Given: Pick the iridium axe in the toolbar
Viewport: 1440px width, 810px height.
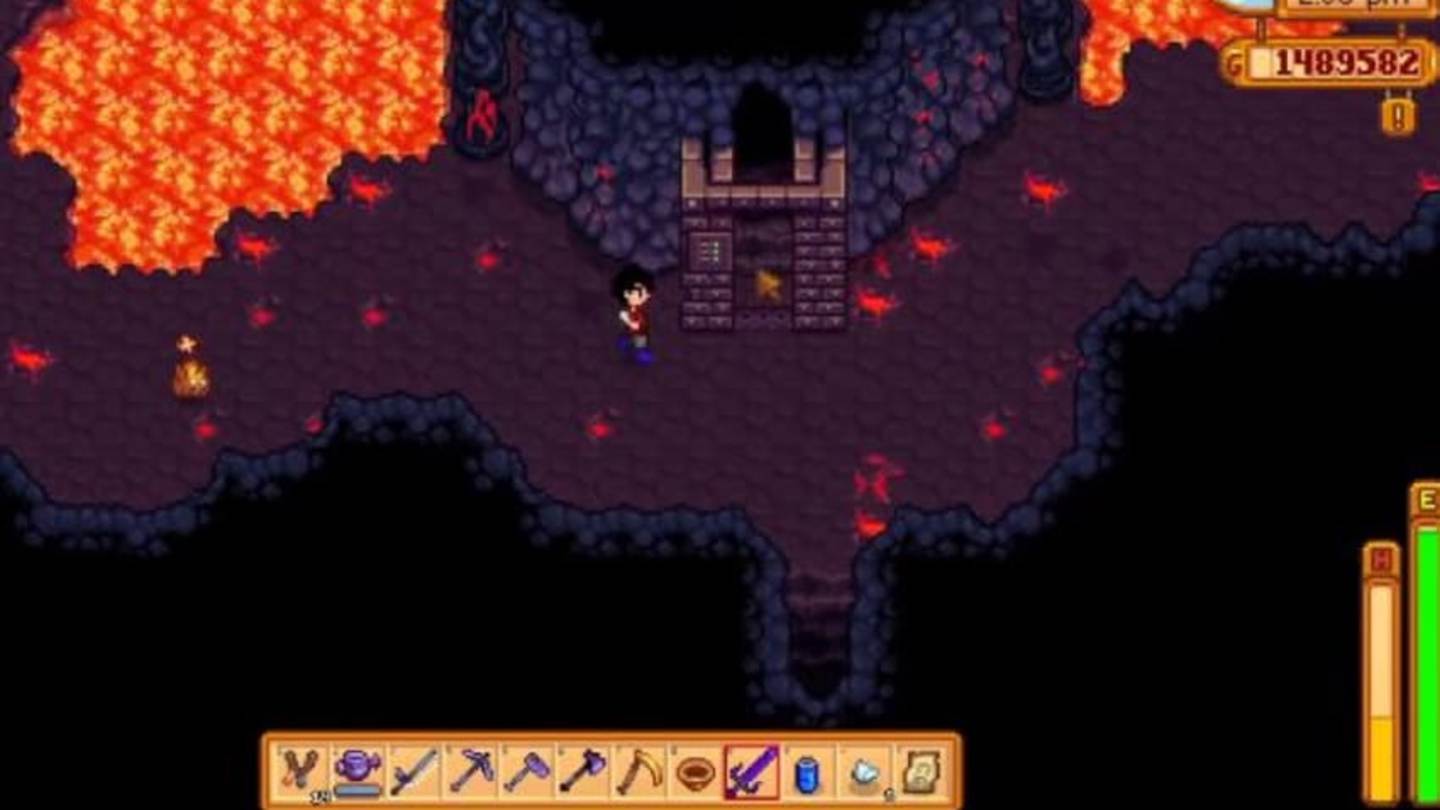Looking at the screenshot, I should (583, 772).
